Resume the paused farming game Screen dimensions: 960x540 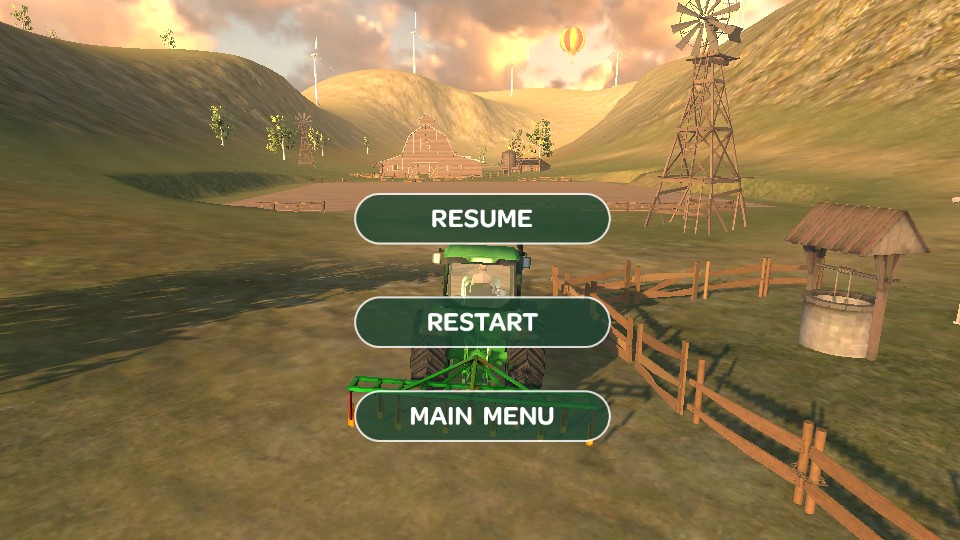click(482, 218)
